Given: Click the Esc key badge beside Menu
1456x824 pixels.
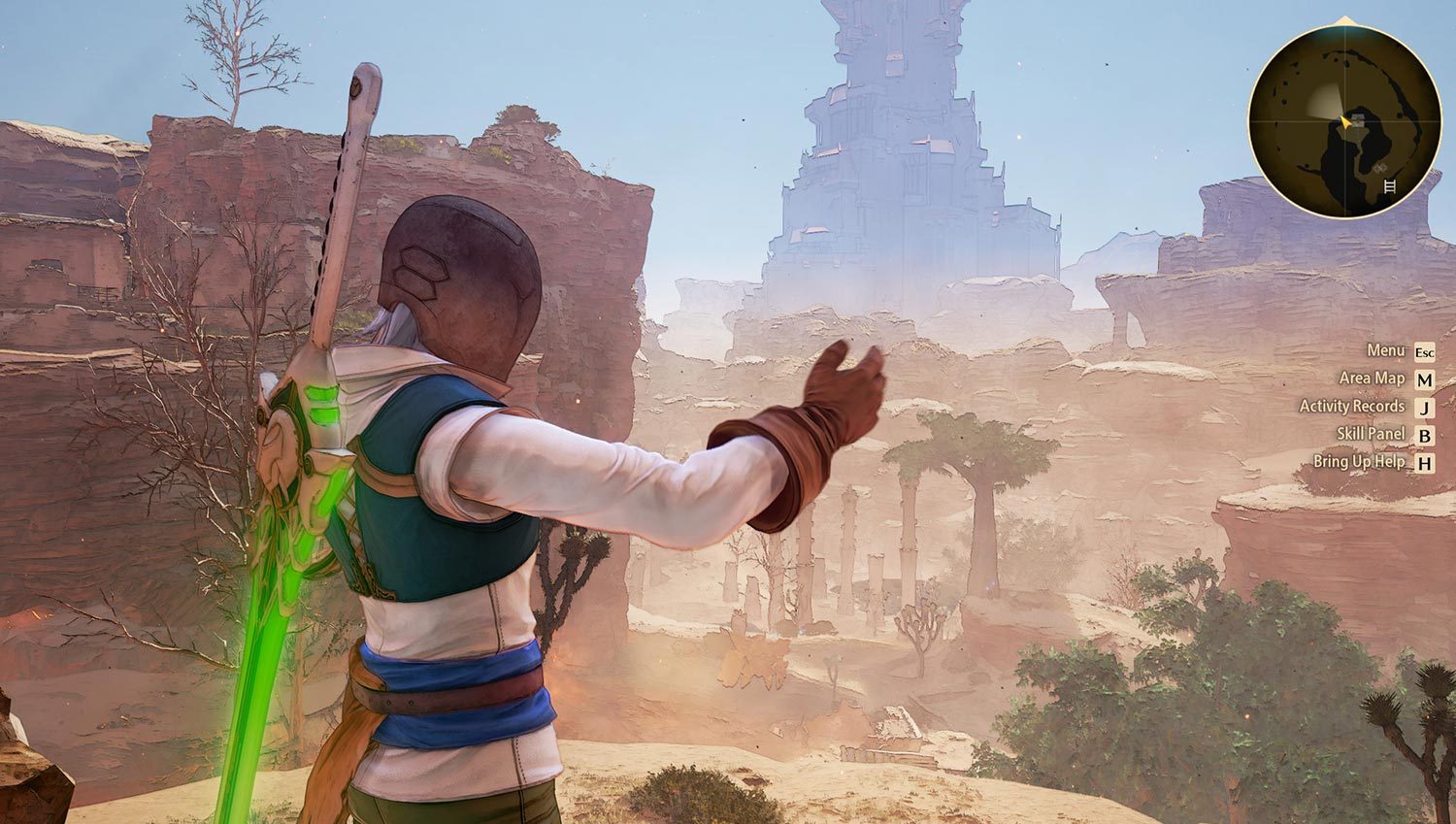Looking at the screenshot, I should click(1424, 353).
